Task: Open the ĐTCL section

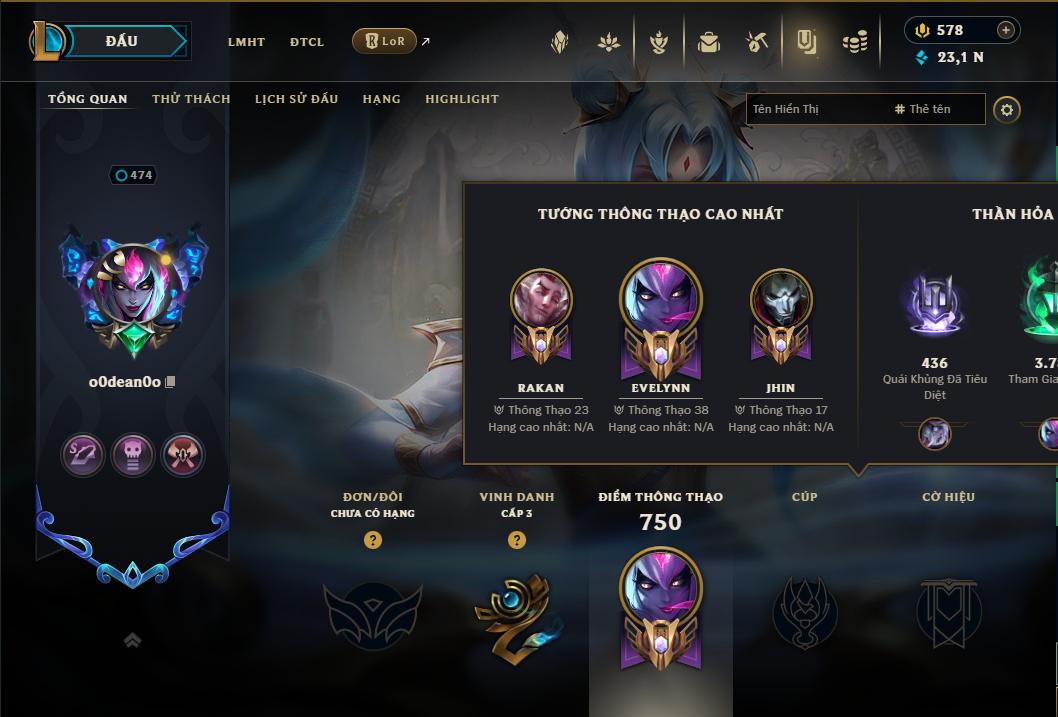Action: coord(307,42)
